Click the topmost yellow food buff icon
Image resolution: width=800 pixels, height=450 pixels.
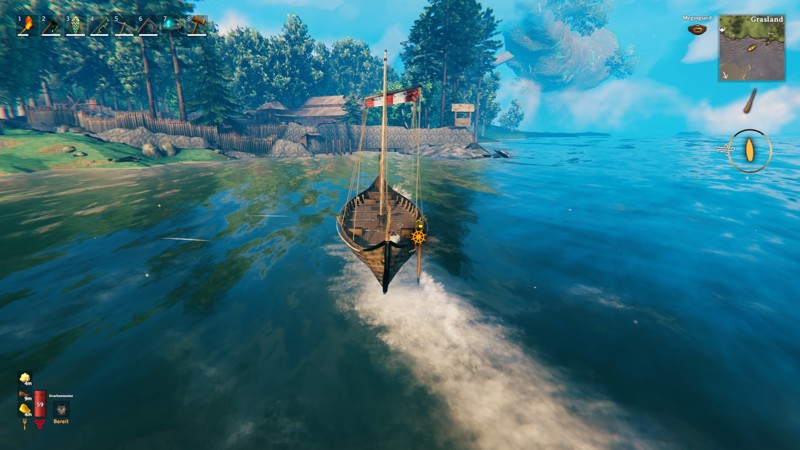point(24,378)
